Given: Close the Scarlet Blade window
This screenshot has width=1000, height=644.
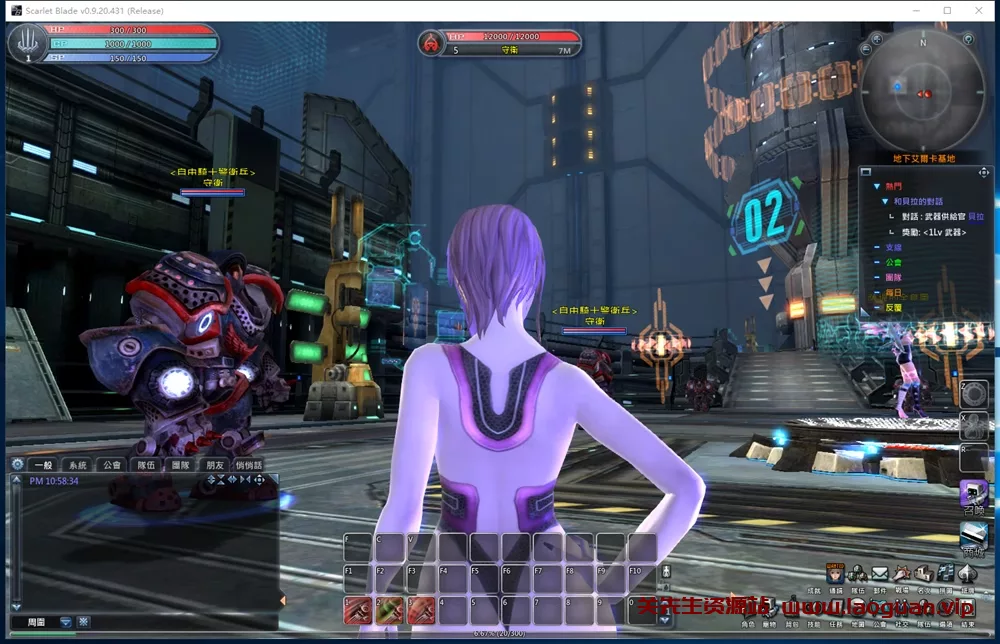Looking at the screenshot, I should click(975, 10).
